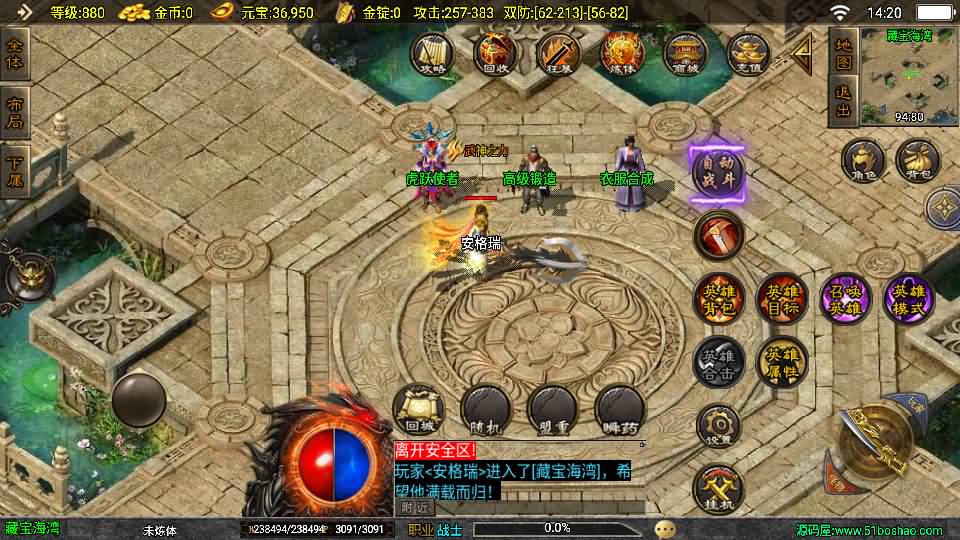
Task: Activate 召唤英雄 summon hero
Action: (x=846, y=299)
